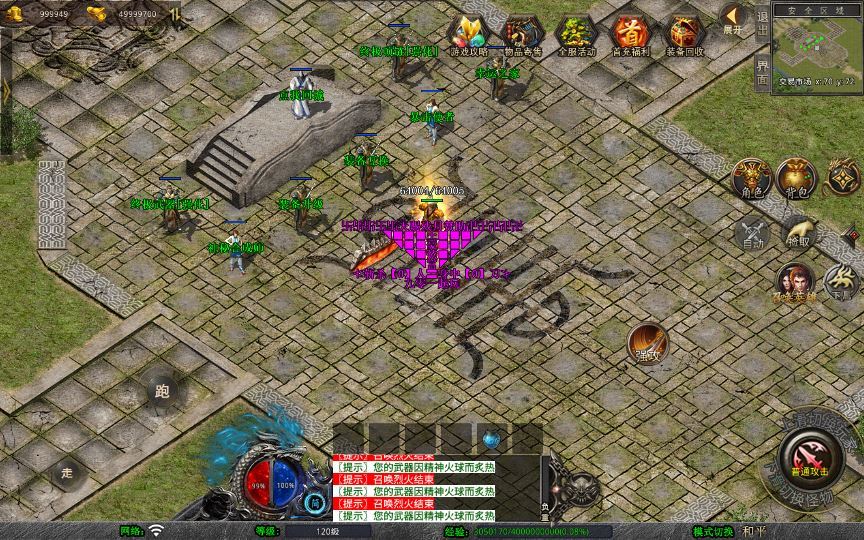864x540 pixels.
Task: Open the 背包 backpack
Action: pyautogui.click(x=796, y=178)
